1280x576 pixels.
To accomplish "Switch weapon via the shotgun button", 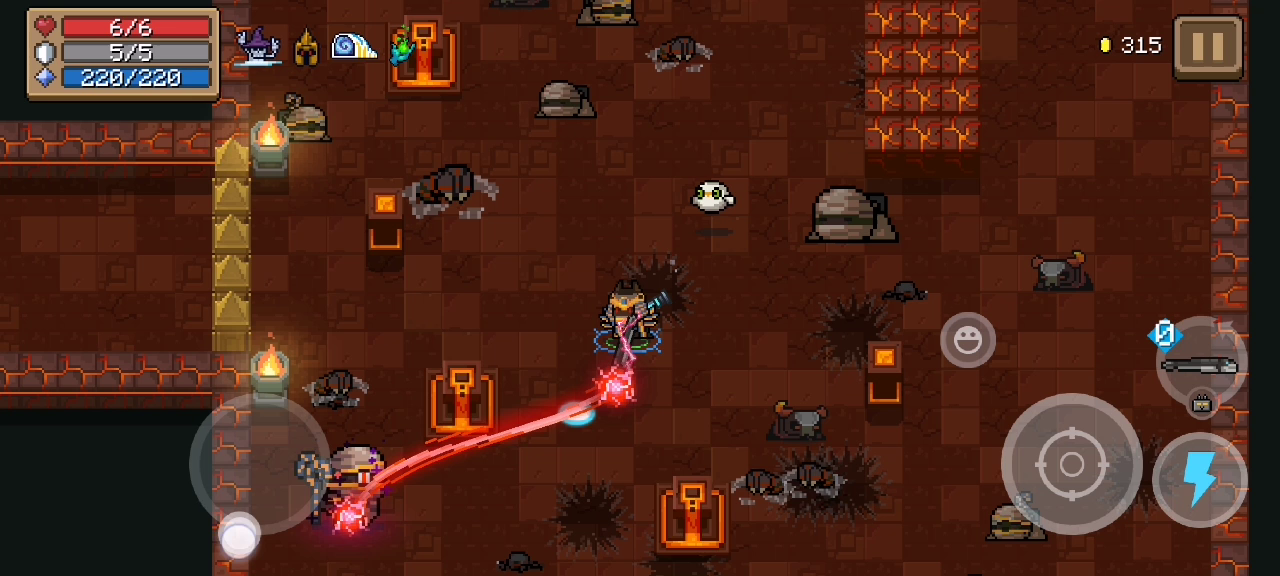I will pos(1200,363).
